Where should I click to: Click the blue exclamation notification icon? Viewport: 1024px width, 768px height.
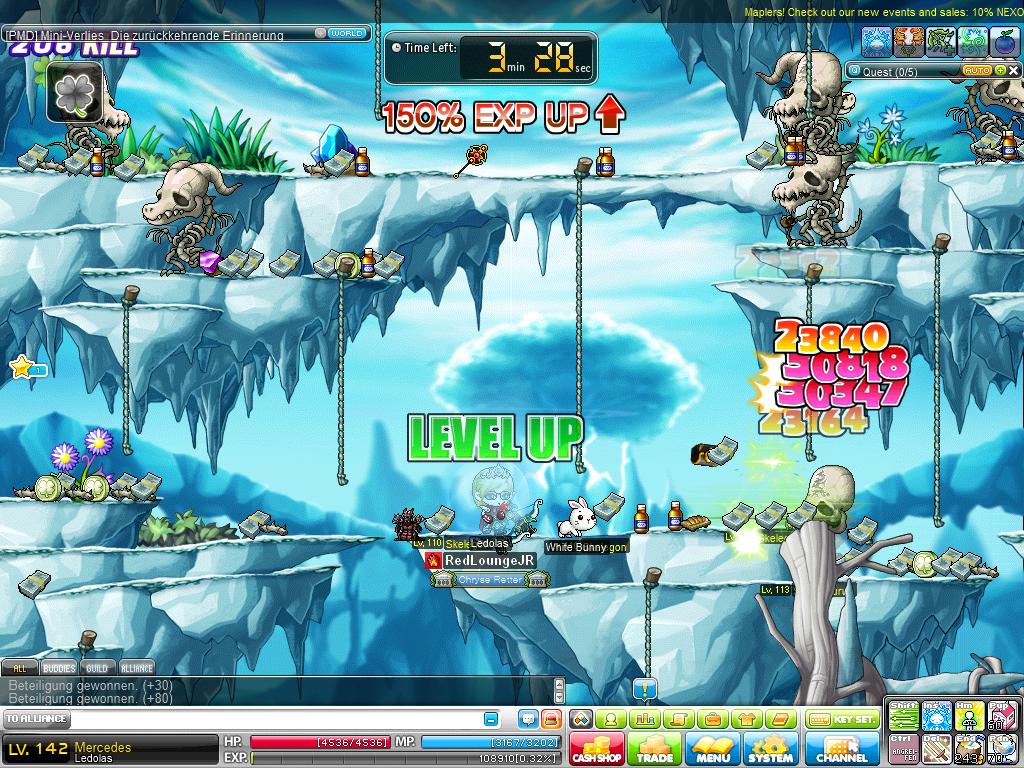(645, 689)
